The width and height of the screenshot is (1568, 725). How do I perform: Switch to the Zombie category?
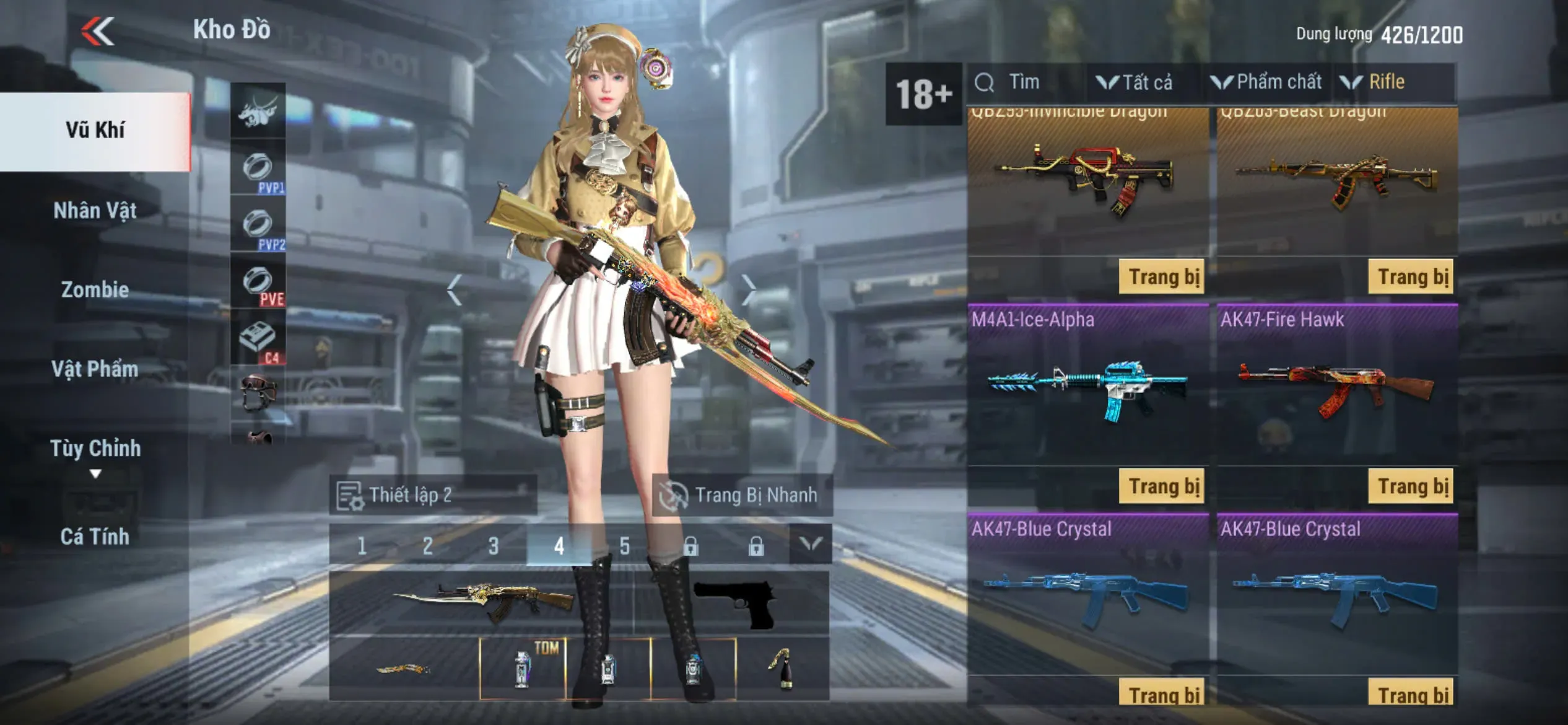(95, 290)
